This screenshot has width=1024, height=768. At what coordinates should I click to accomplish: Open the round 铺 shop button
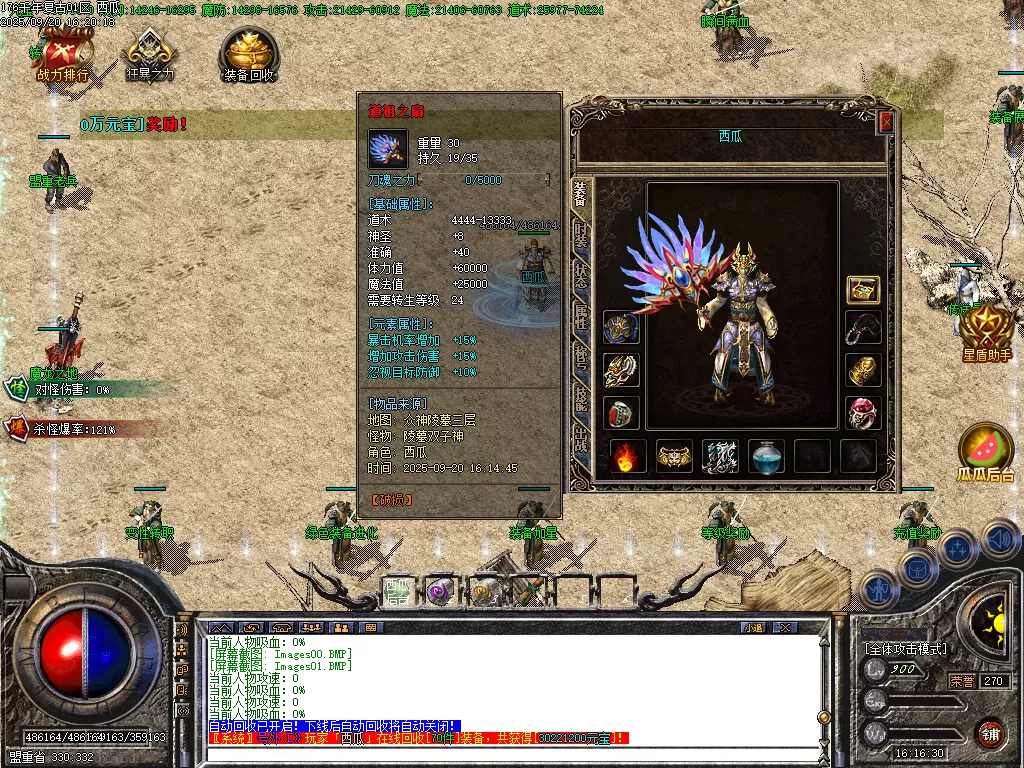coord(990,732)
